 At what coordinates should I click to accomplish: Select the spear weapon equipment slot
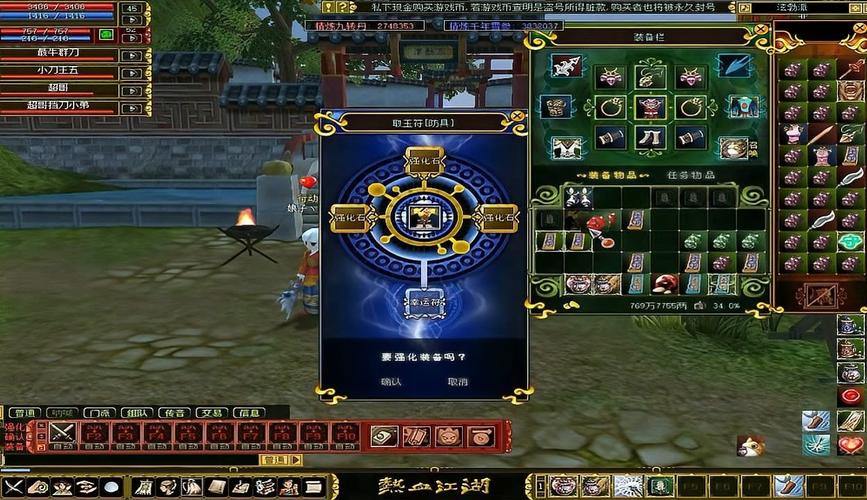point(567,66)
